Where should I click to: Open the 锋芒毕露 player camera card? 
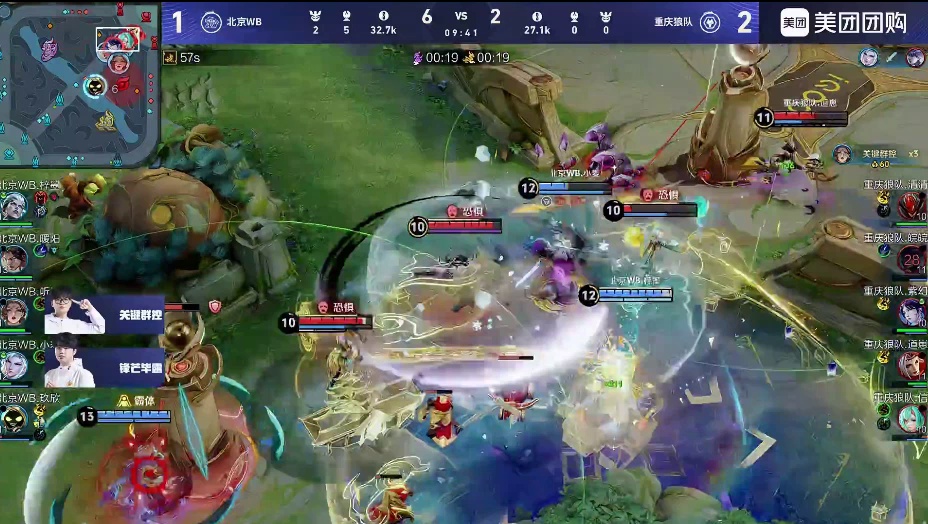(104, 367)
